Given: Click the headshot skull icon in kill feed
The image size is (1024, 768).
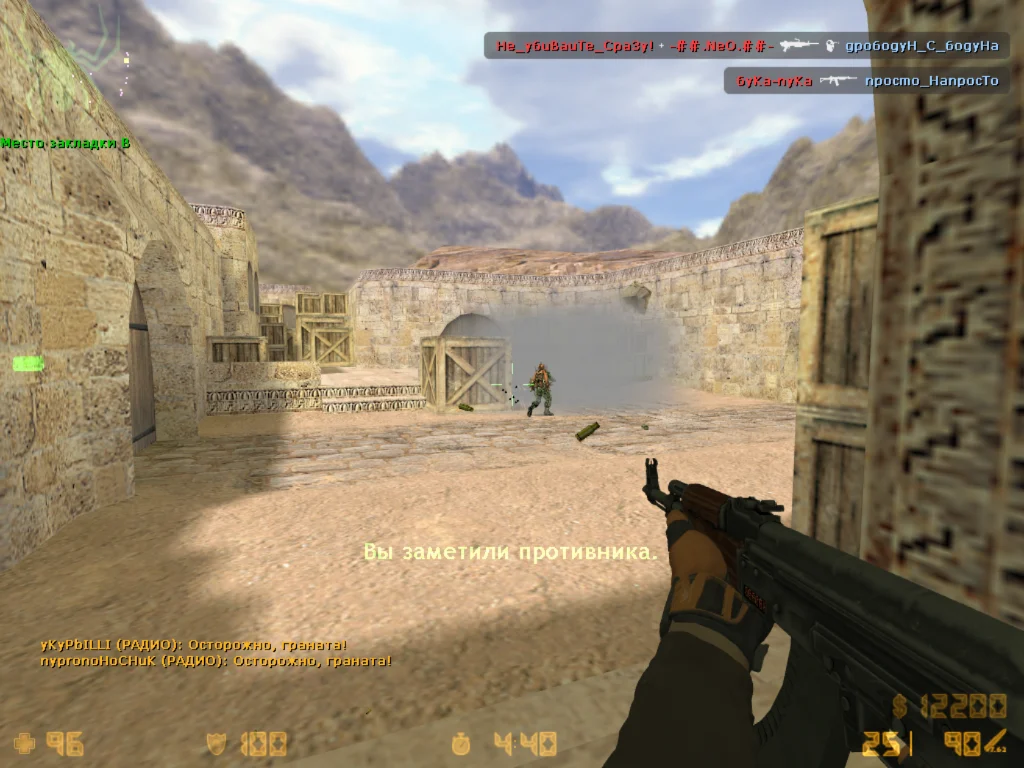Looking at the screenshot, I should point(830,46).
